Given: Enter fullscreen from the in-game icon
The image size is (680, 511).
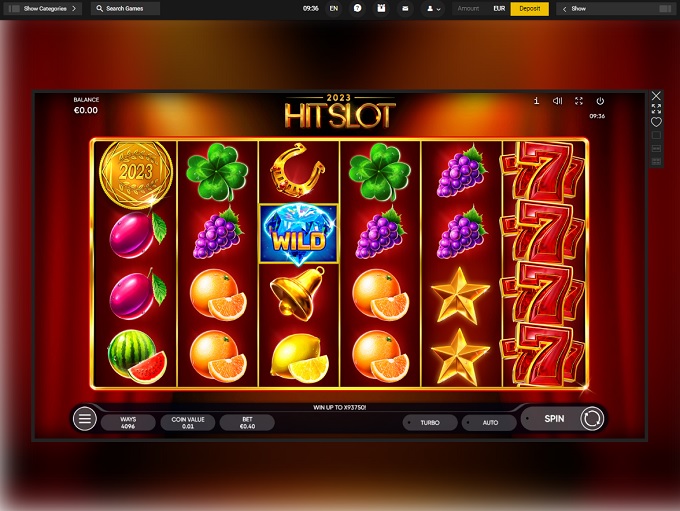Looking at the screenshot, I should click(x=578, y=101).
